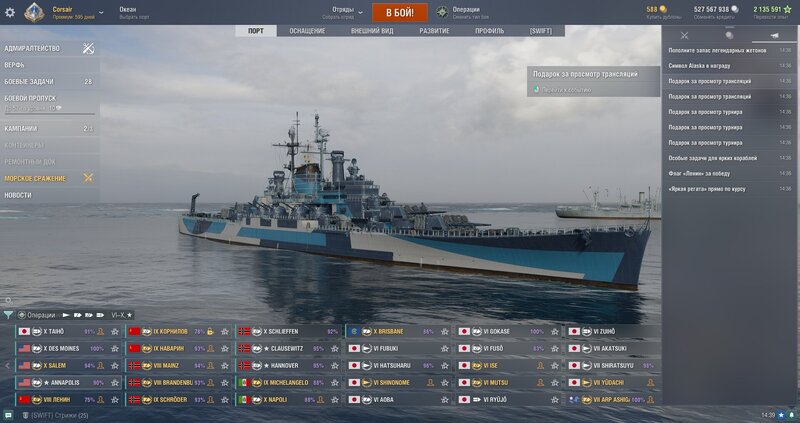This screenshot has height=423, width=800.
Task: Open the Кампании section
Action: (21, 129)
